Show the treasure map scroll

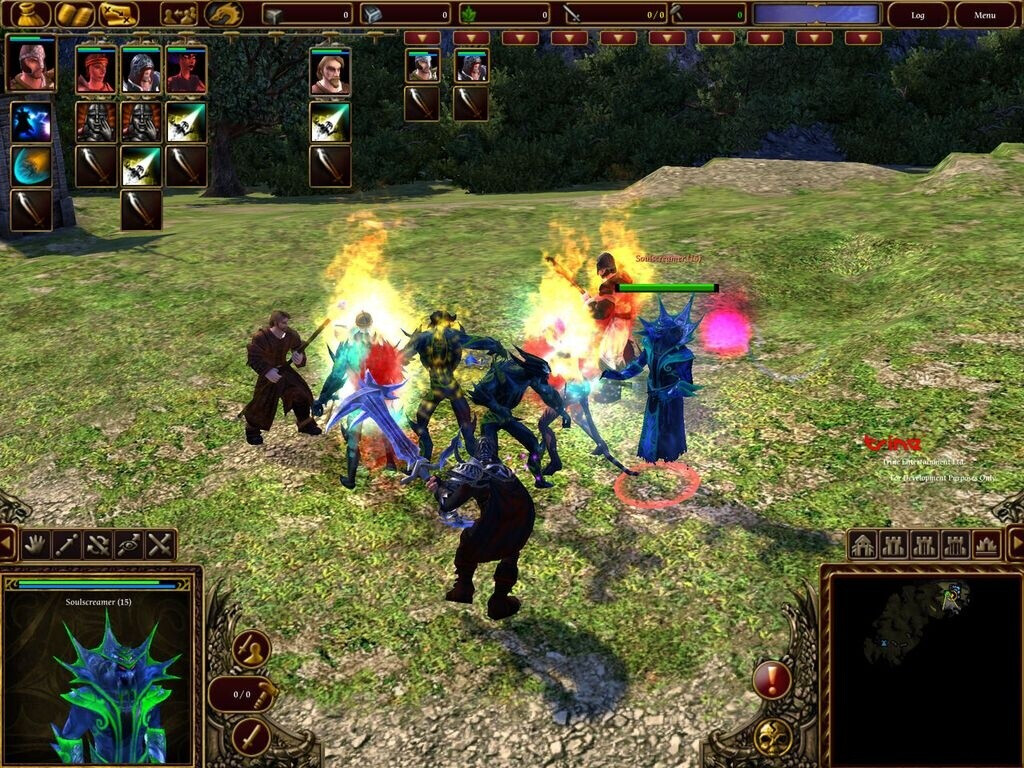pos(119,14)
